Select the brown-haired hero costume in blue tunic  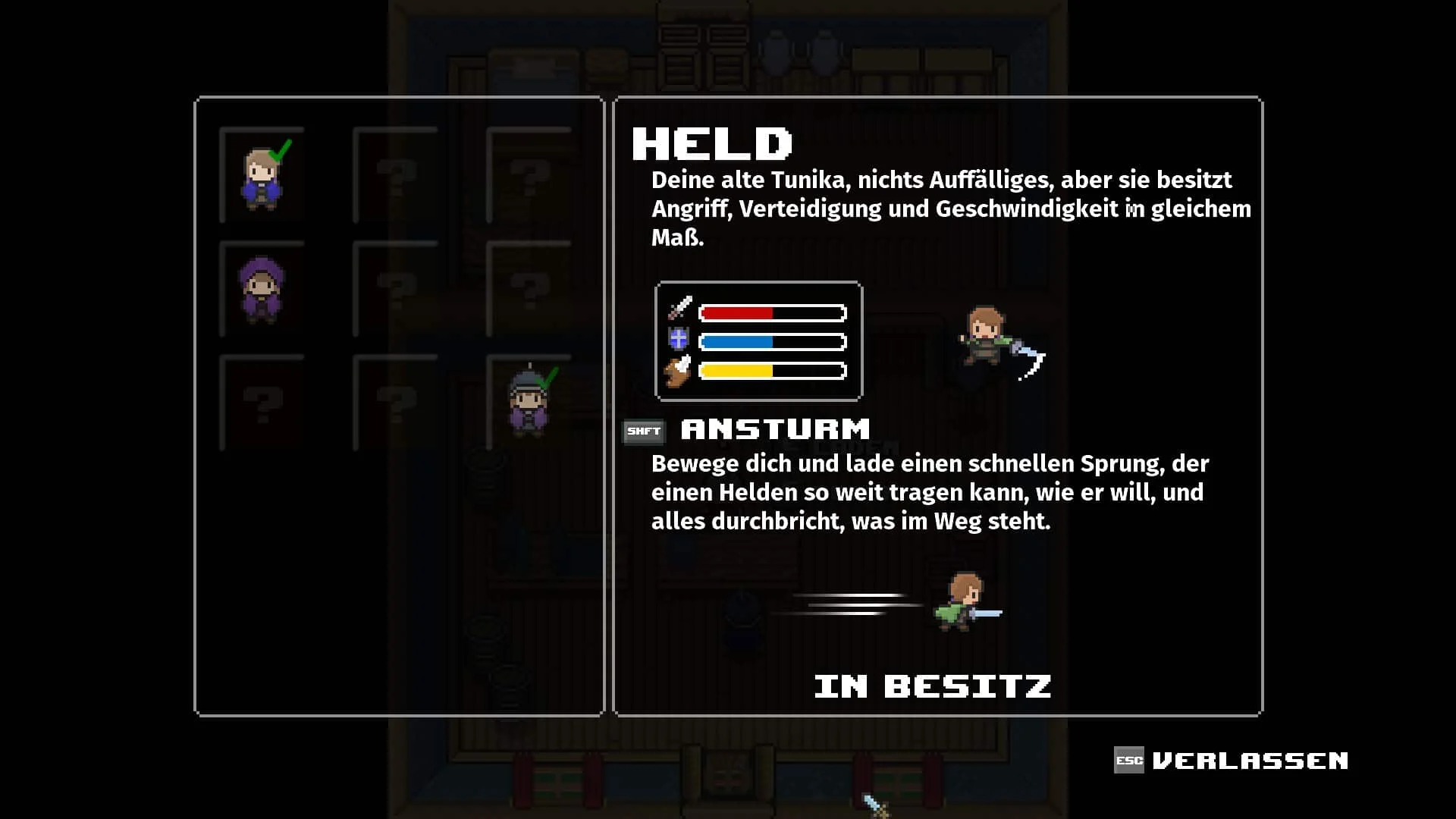coord(262,177)
